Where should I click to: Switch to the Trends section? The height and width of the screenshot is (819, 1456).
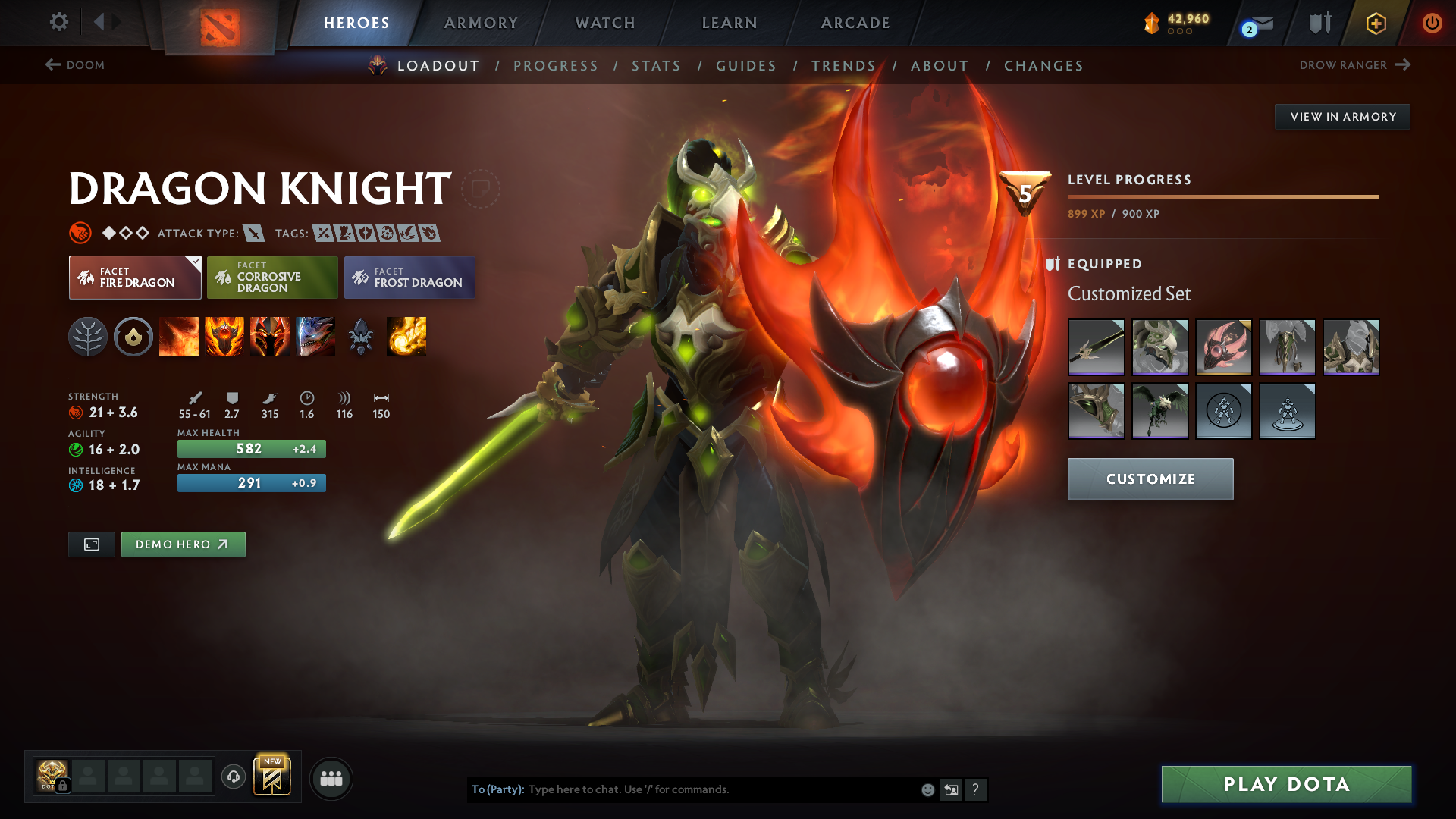pos(843,66)
